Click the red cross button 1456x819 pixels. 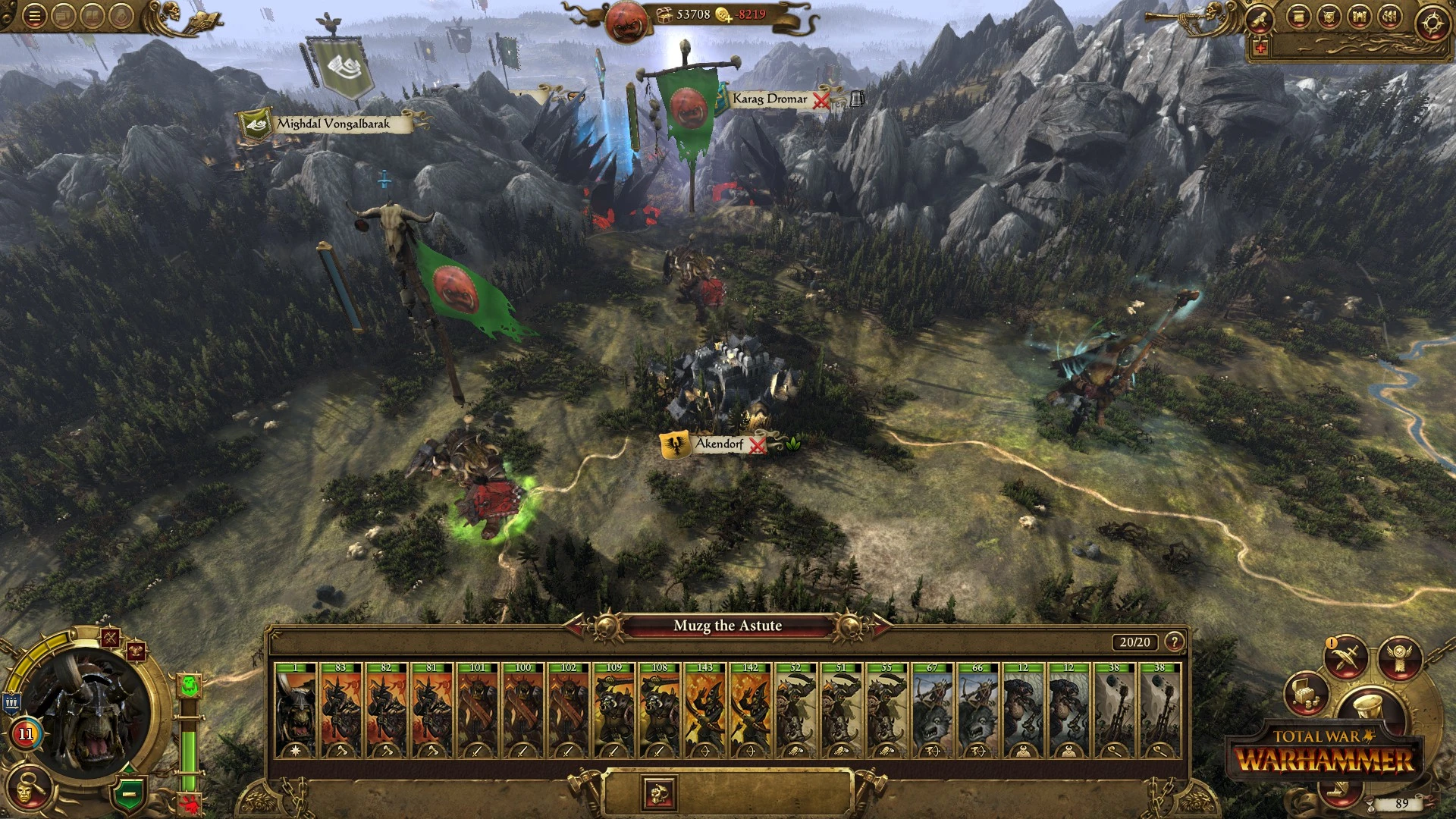1261,49
